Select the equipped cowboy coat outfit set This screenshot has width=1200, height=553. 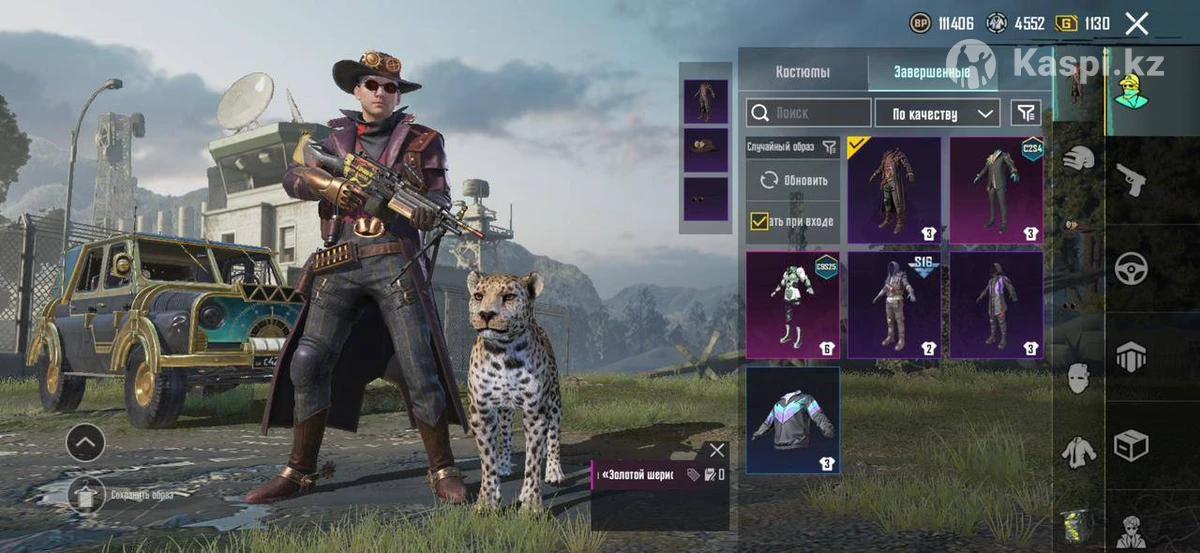894,190
